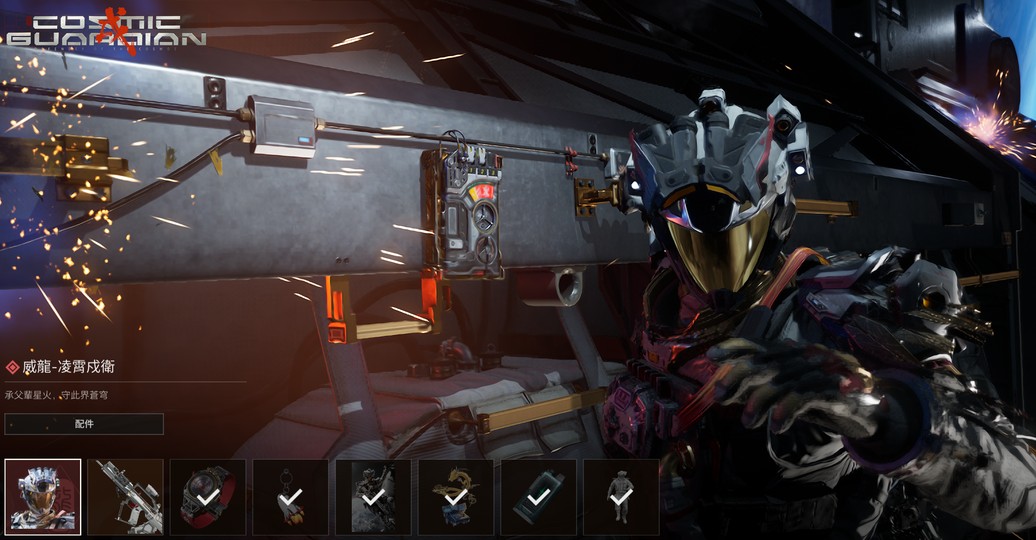Pick the rocket keychain charm thumbnail
Viewport: 1036px width, 540px height.
(290, 497)
